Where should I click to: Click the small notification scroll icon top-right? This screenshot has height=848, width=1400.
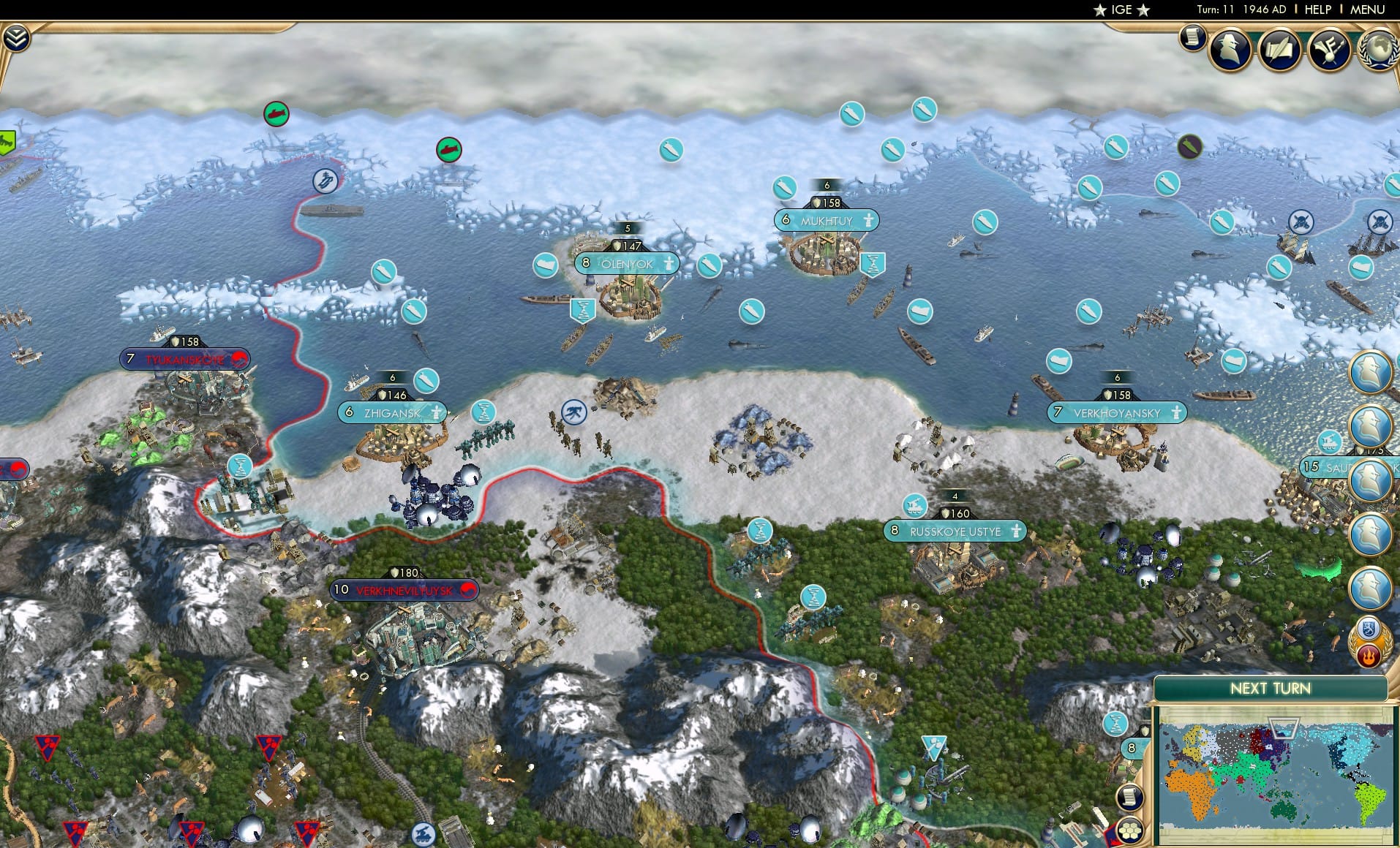coord(1192,35)
